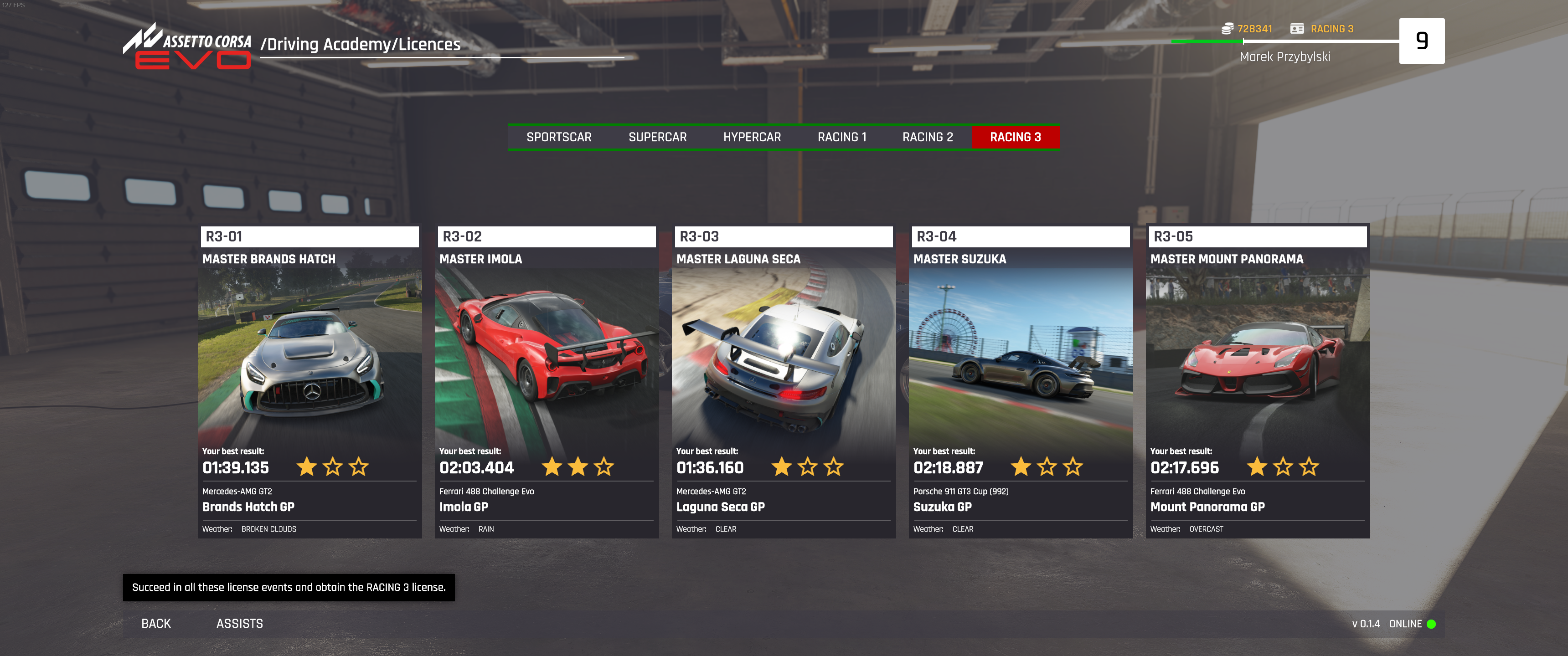This screenshot has width=1568, height=656.
Task: Switch to the SPORTSCAR licence tab
Action: pos(558,138)
